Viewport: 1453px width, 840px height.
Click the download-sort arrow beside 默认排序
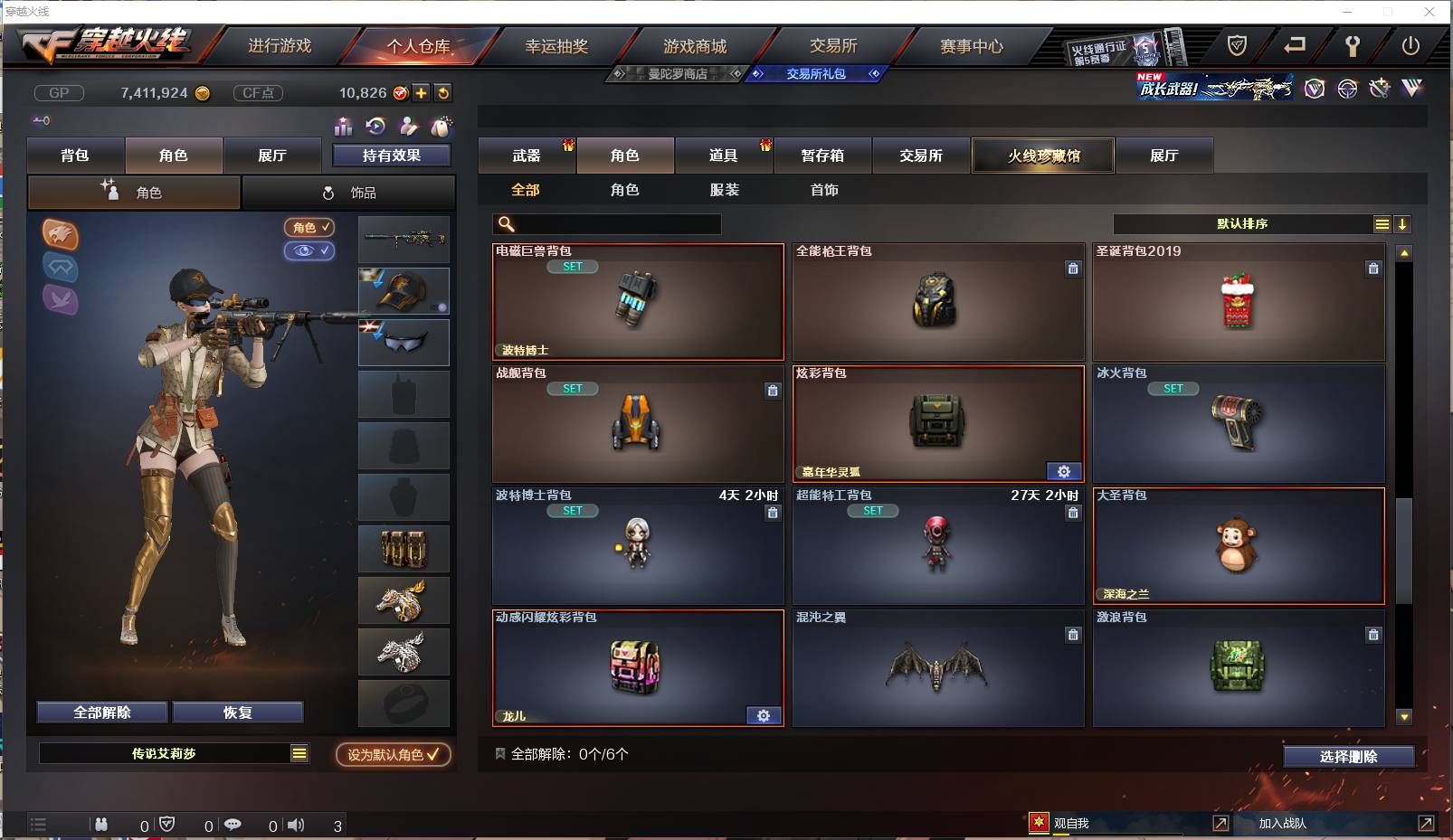1403,222
